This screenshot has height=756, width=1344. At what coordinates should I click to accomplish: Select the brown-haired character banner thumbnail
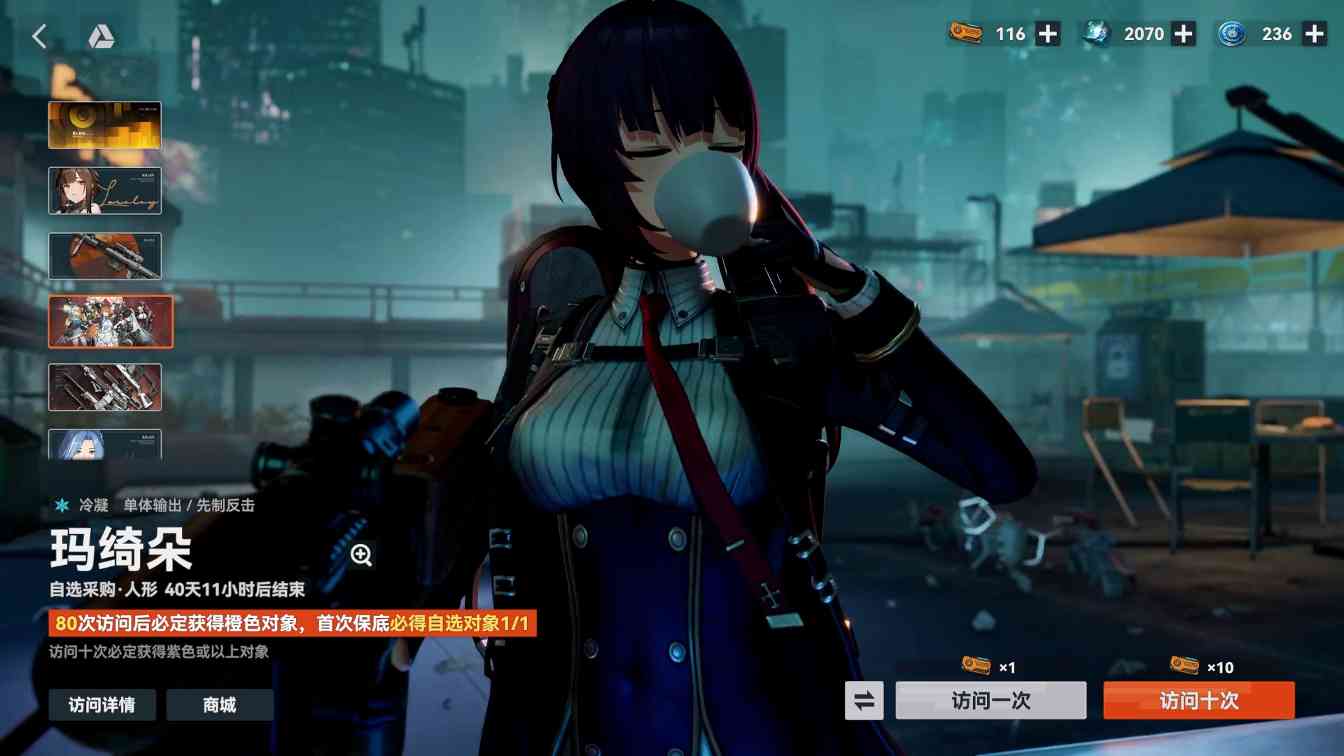tap(104, 190)
